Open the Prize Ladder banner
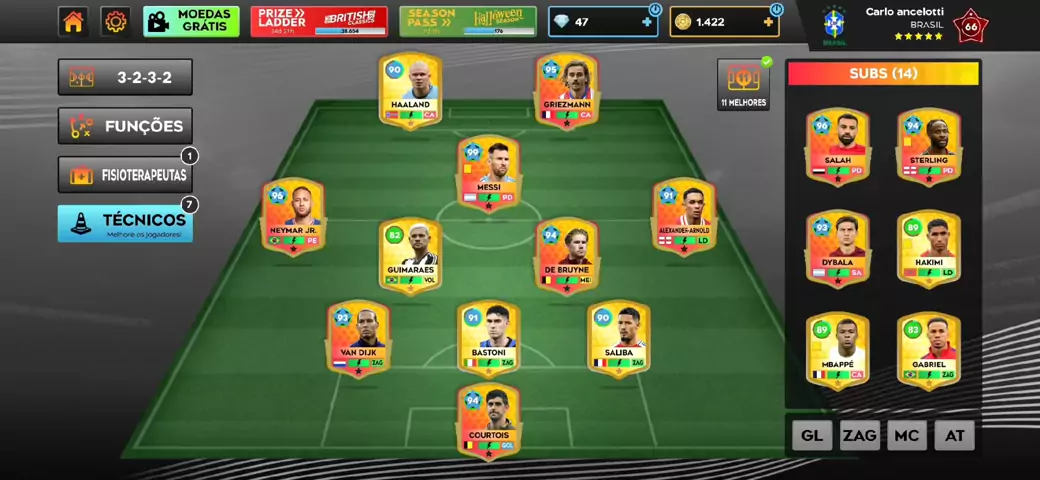Screen dimensions: 1040x480 click(319, 22)
